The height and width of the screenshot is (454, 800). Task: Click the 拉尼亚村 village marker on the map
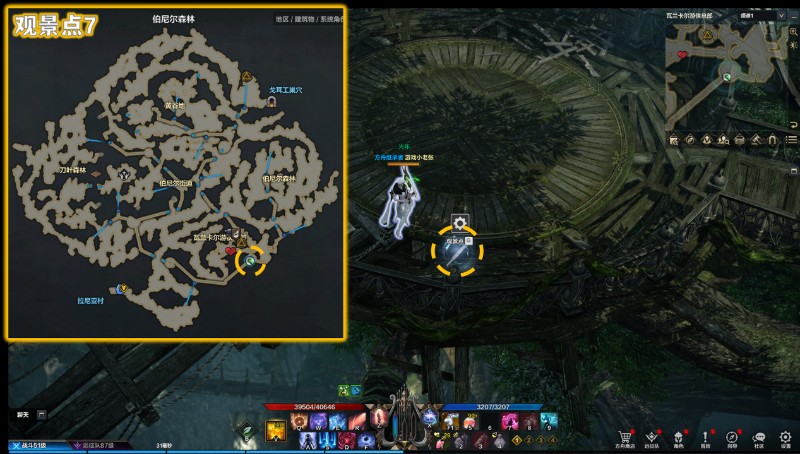click(123, 288)
